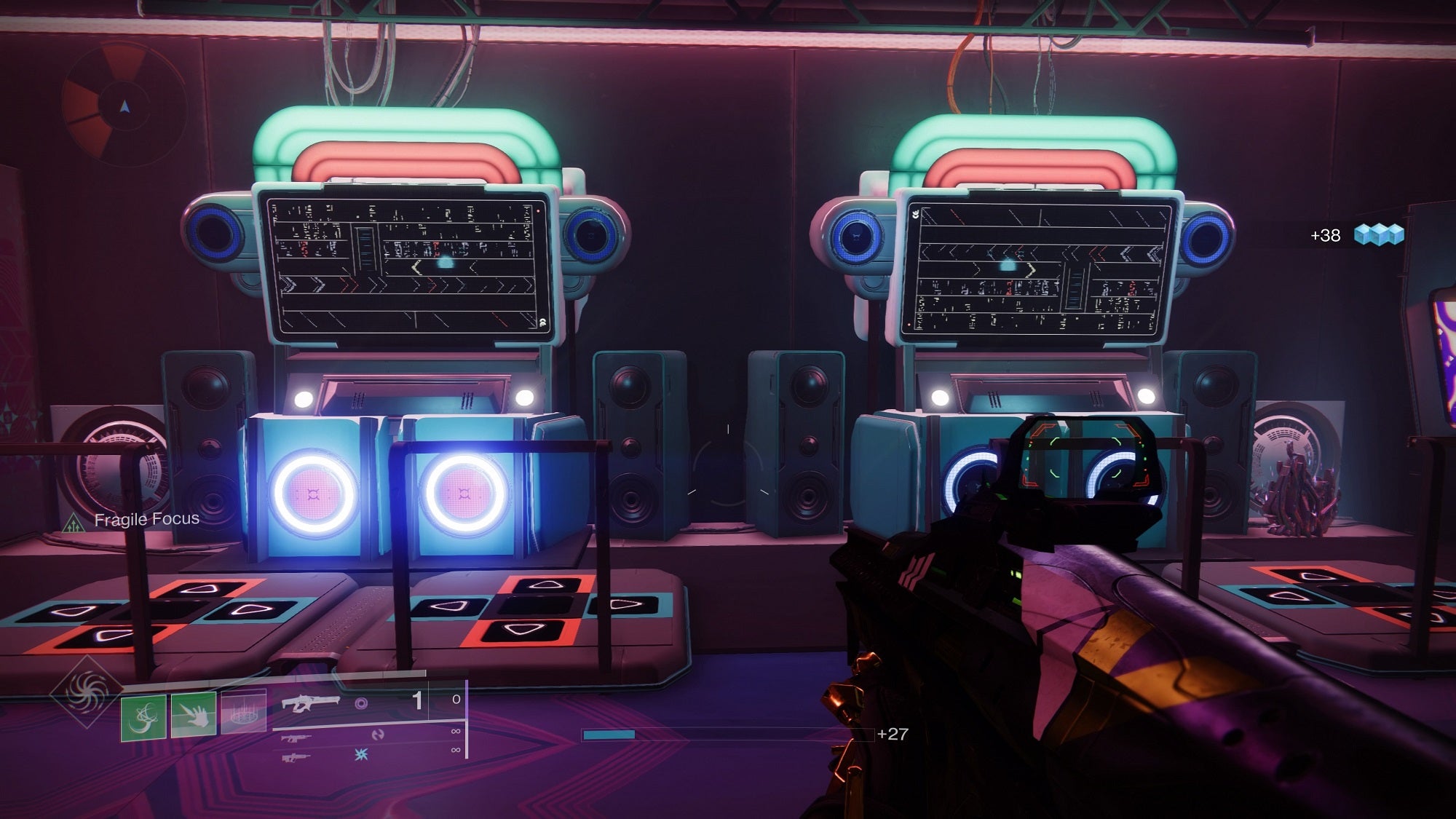The image size is (1456, 819).
Task: Click the large ammo counter showing 1
Action: point(419,700)
